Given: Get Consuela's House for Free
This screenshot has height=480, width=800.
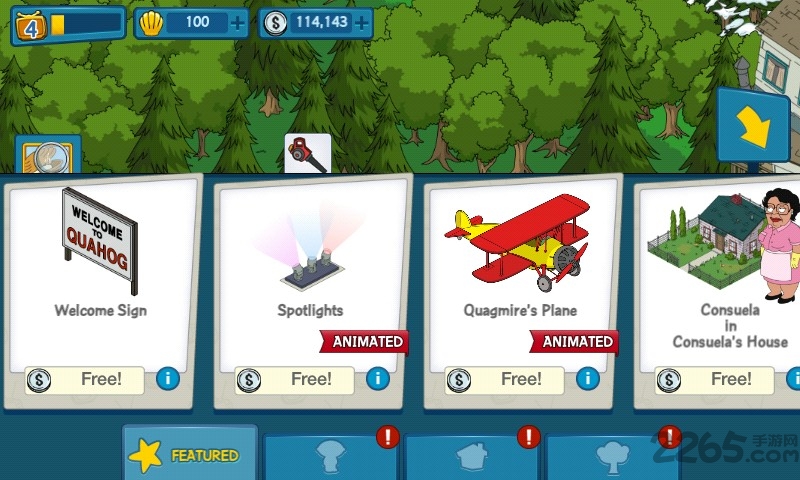Looking at the screenshot, I should (x=718, y=380).
